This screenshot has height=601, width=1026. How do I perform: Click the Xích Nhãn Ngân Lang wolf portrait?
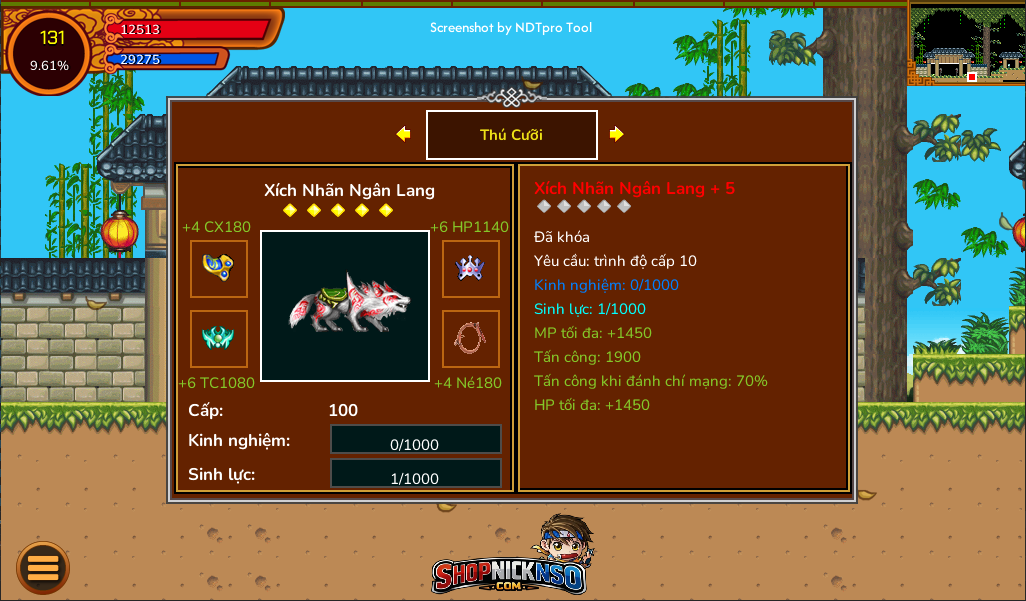coord(345,306)
